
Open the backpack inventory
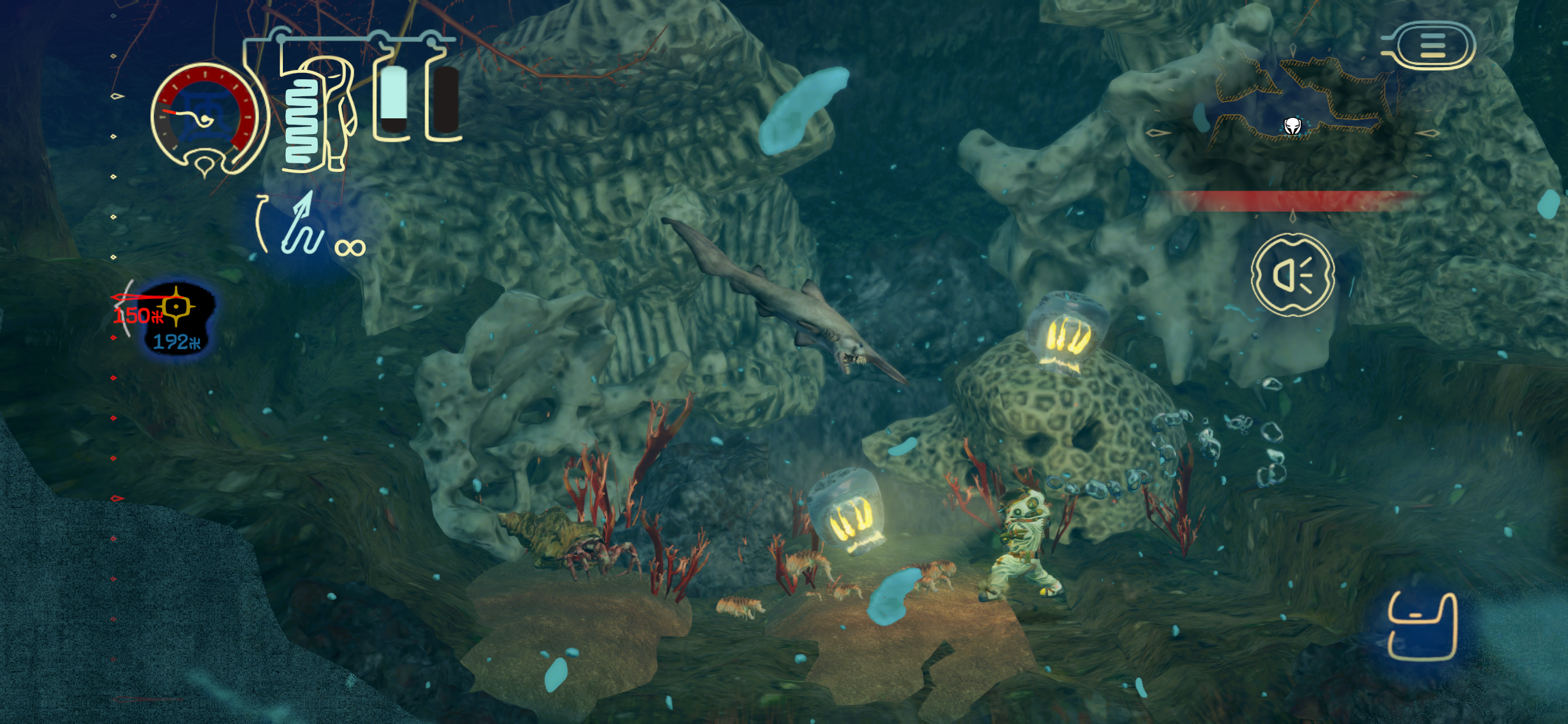click(x=1422, y=627)
